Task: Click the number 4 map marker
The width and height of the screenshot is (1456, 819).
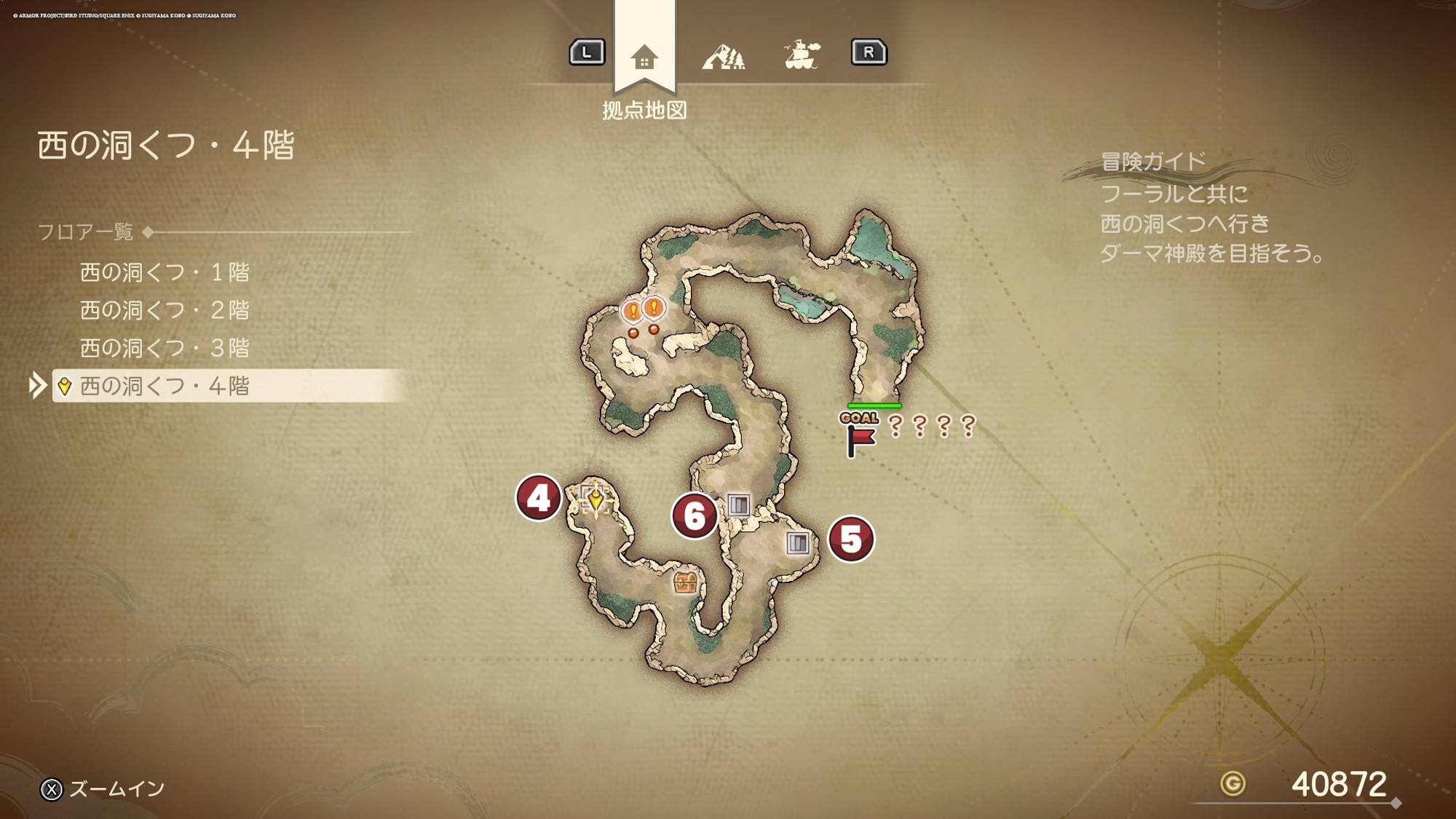Action: point(538,498)
